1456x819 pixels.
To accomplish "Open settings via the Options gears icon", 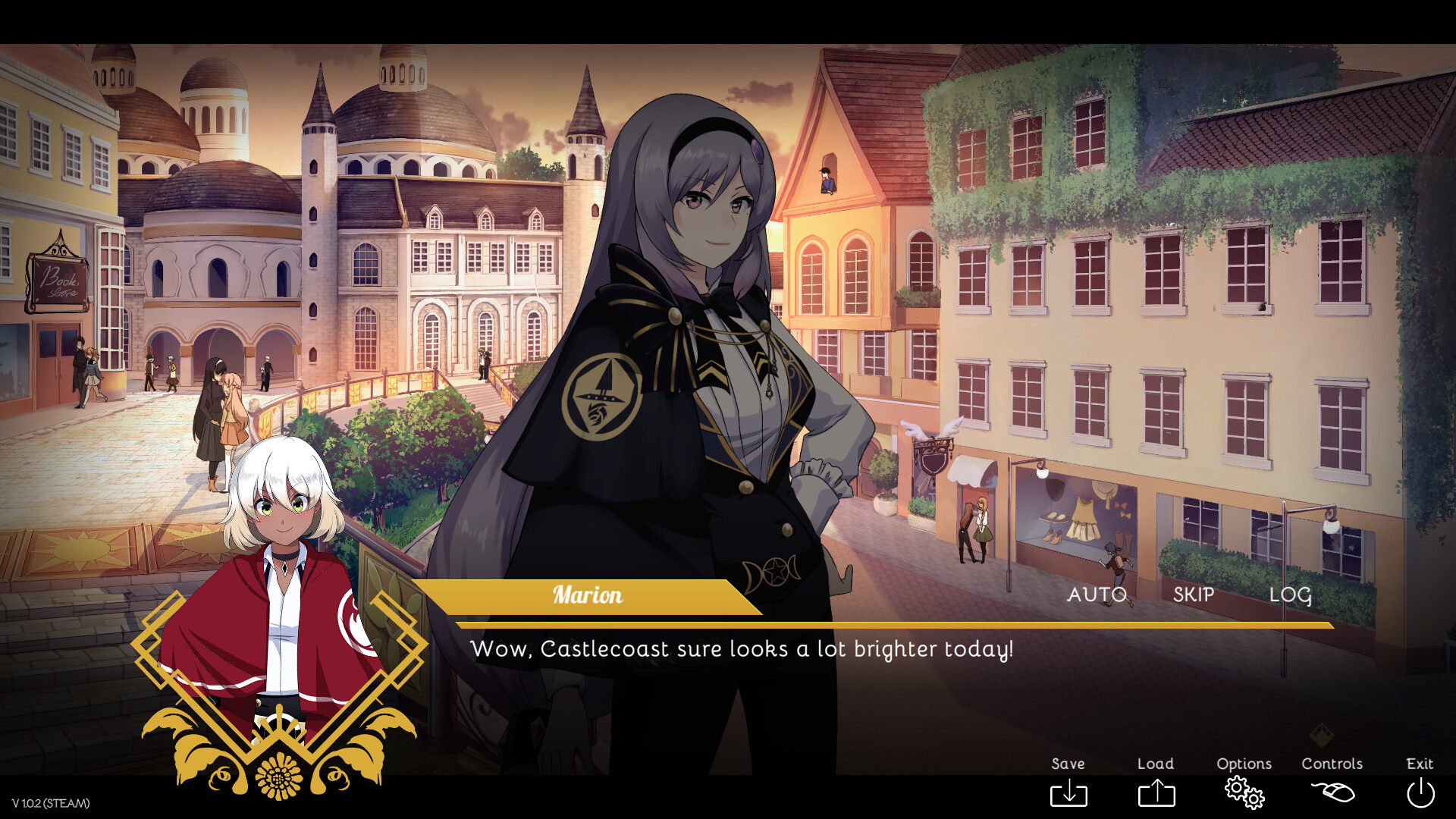I will (x=1244, y=793).
